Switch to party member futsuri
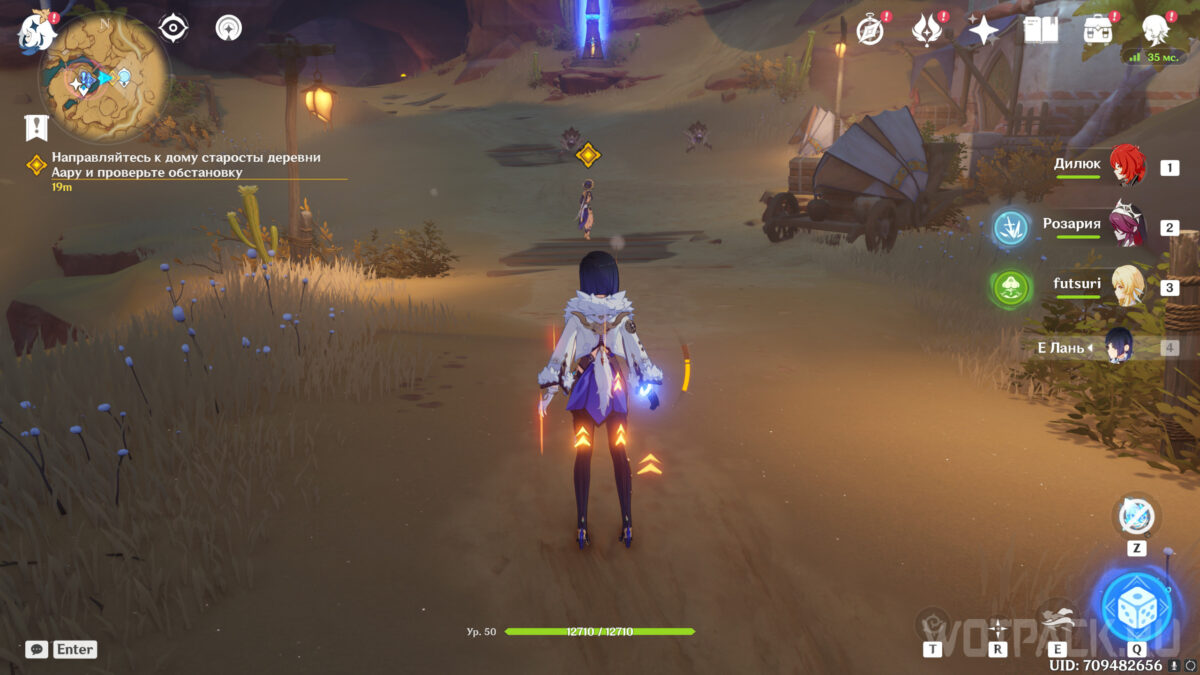The width and height of the screenshot is (1200, 675). [1130, 287]
